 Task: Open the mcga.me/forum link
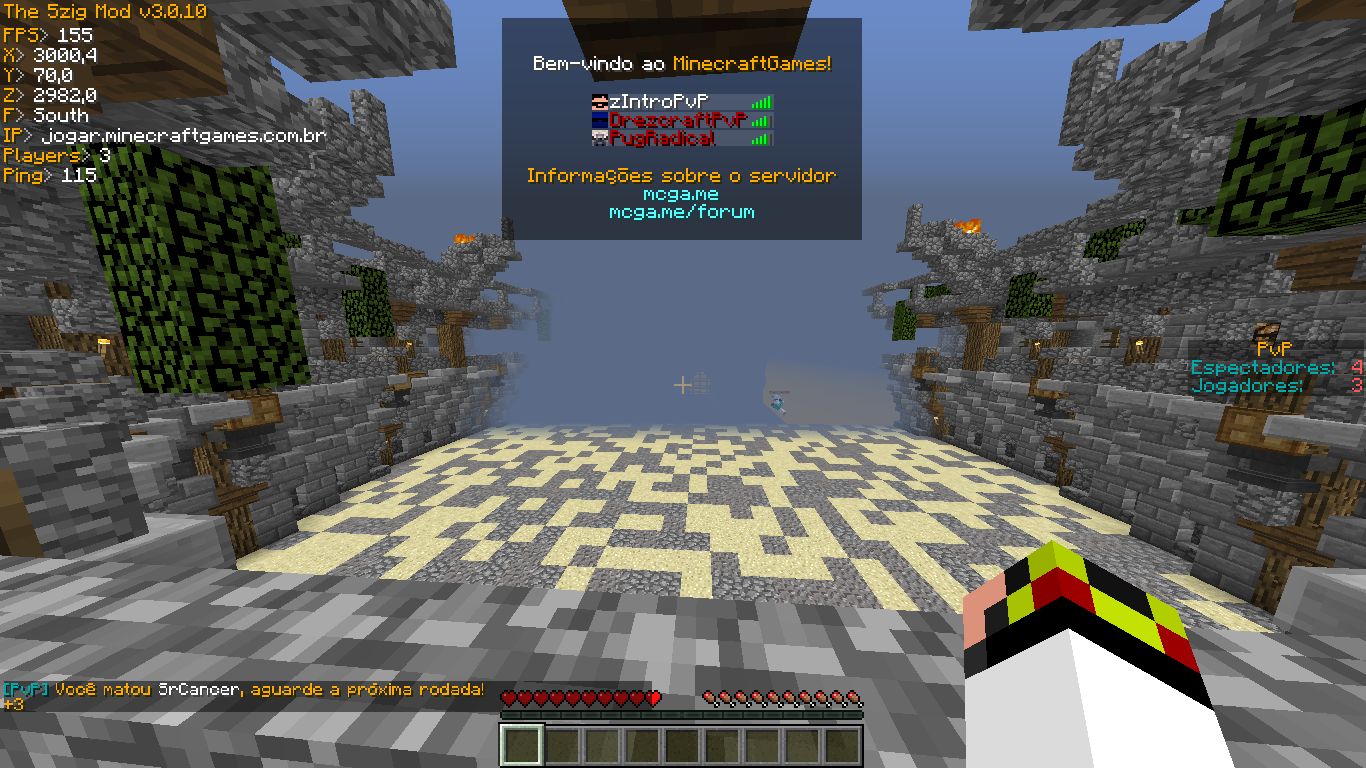tap(681, 212)
